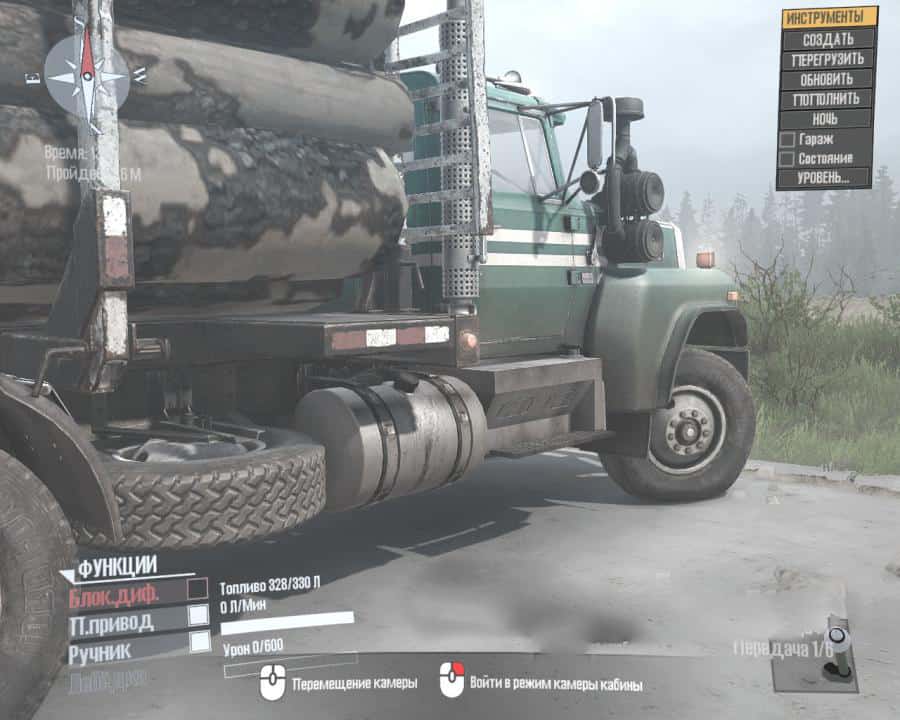
Task: Toggle the Блок.диф. differential lock
Action: pos(198,589)
